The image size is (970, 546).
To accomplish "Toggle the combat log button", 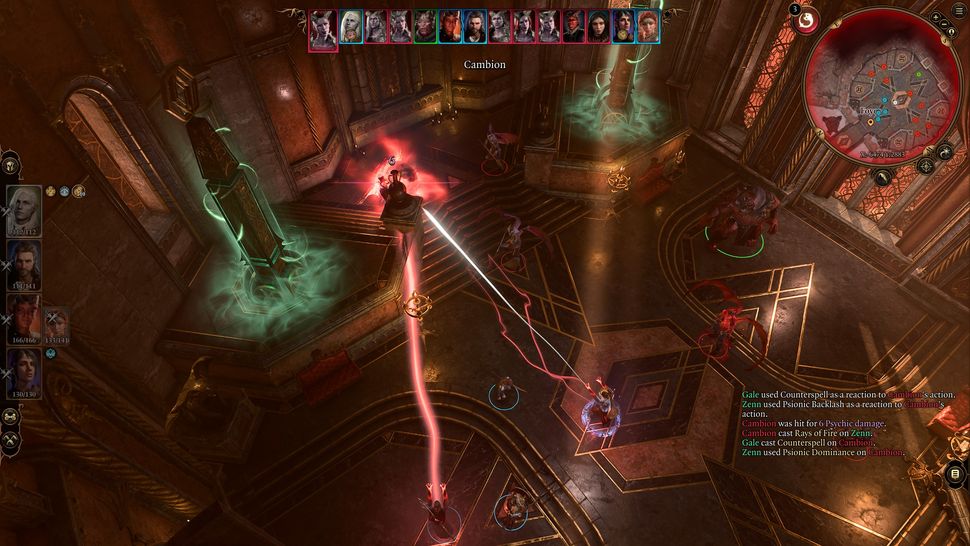I will [954, 473].
